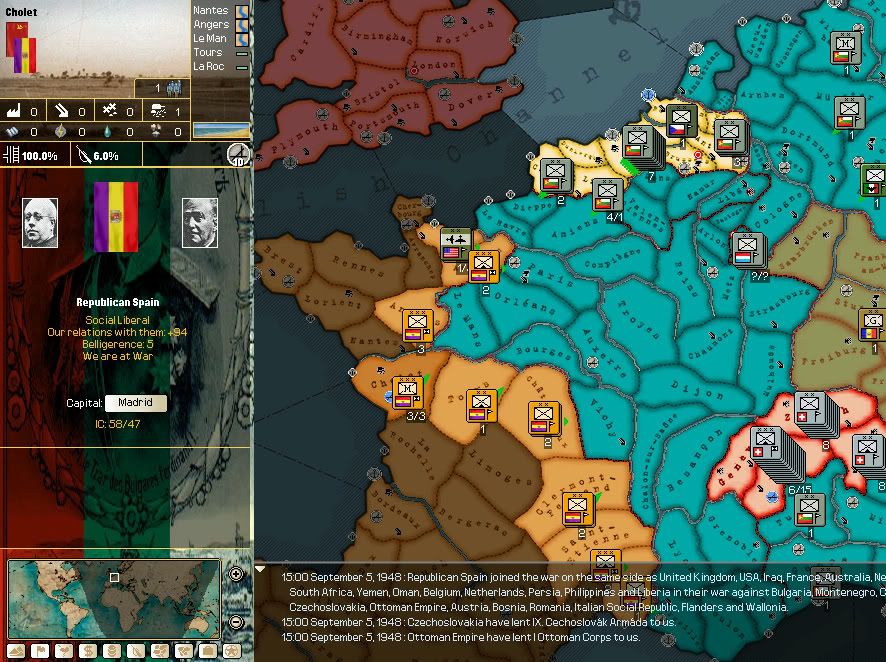886x662 pixels.
Task: Show economic map mode (dollar sign icon)
Action: (89, 651)
